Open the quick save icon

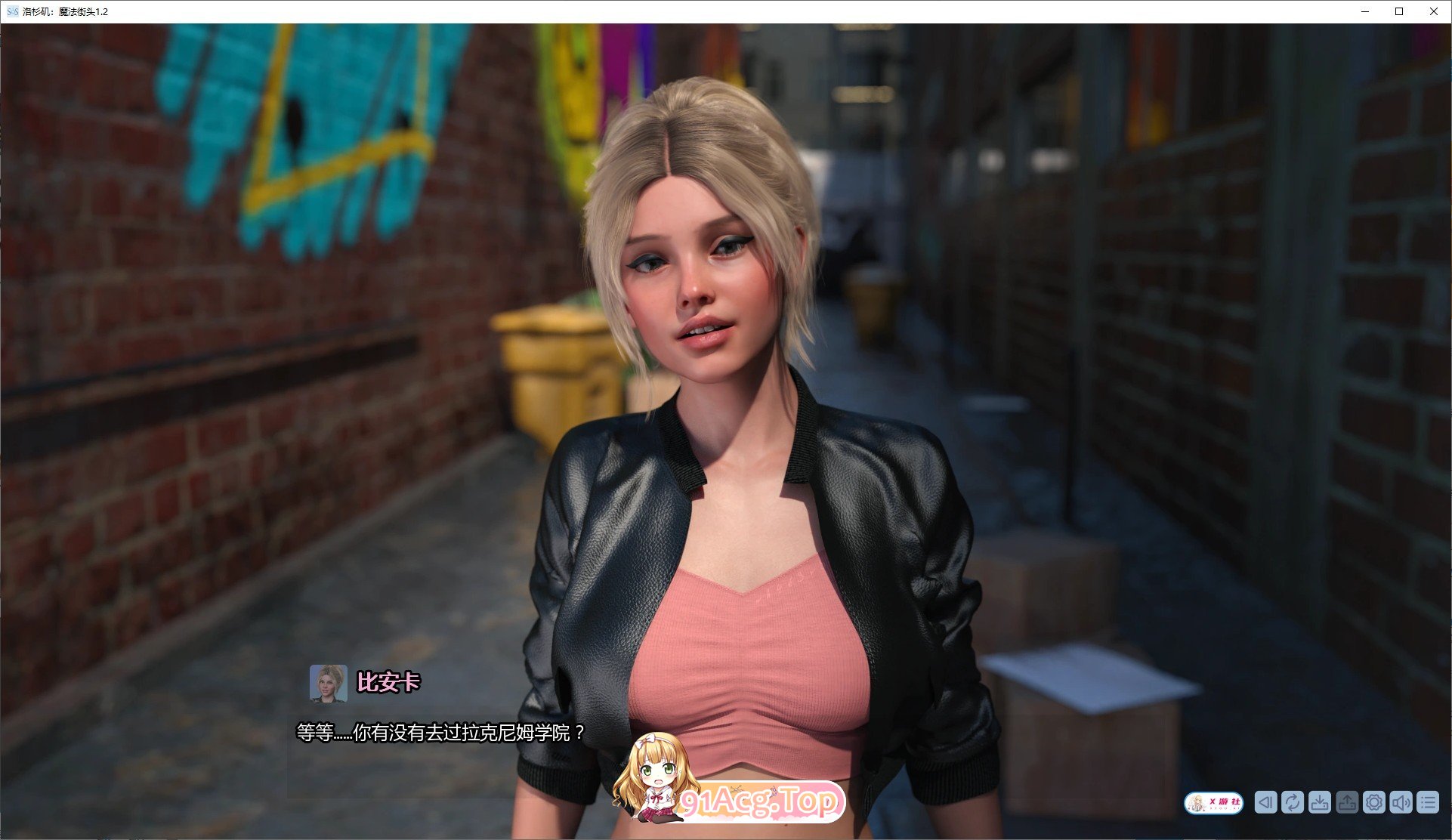[1320, 802]
